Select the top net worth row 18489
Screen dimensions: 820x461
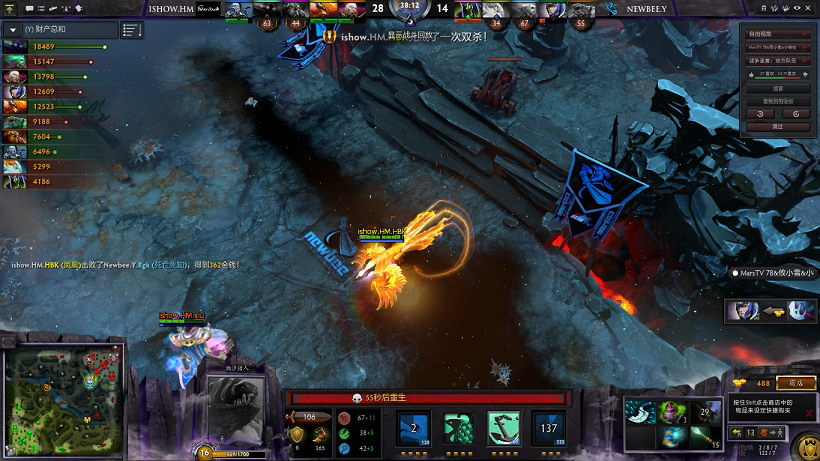[x=56, y=46]
